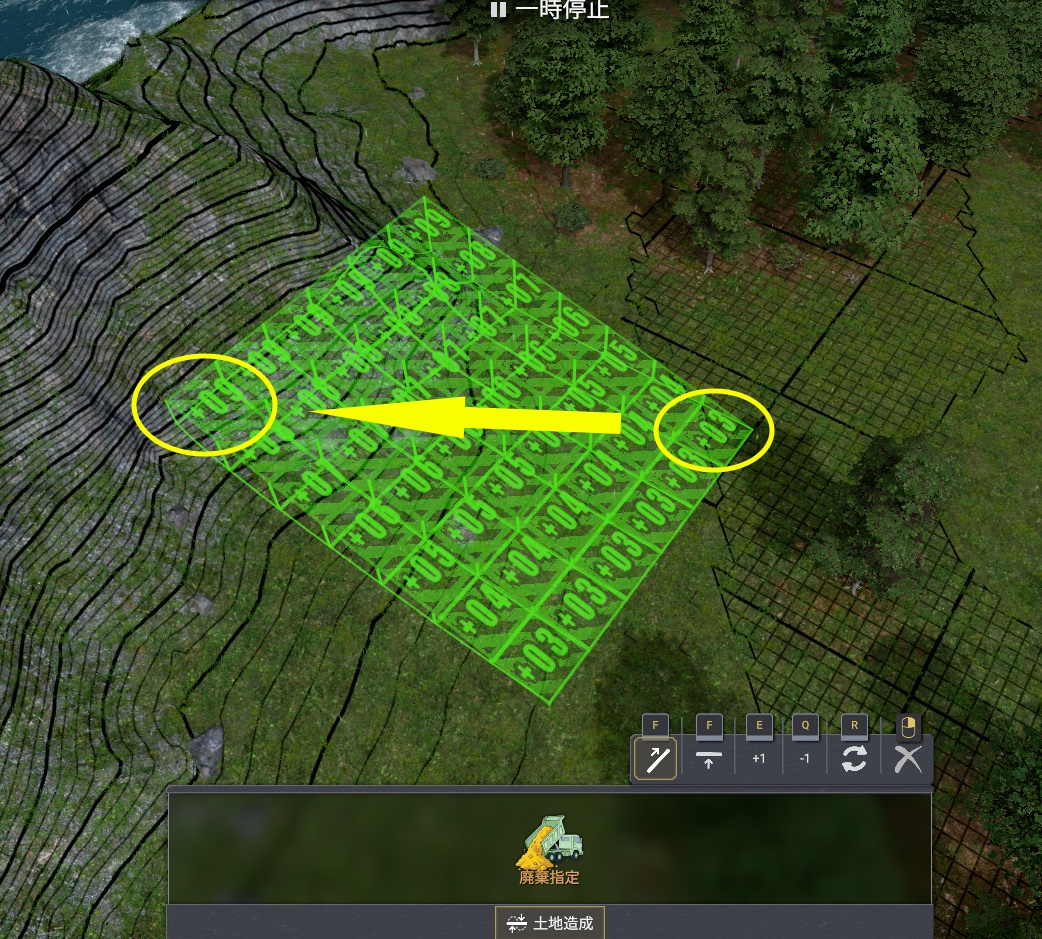
Task: Rotate designation using the circular arrows button
Action: [x=854, y=760]
